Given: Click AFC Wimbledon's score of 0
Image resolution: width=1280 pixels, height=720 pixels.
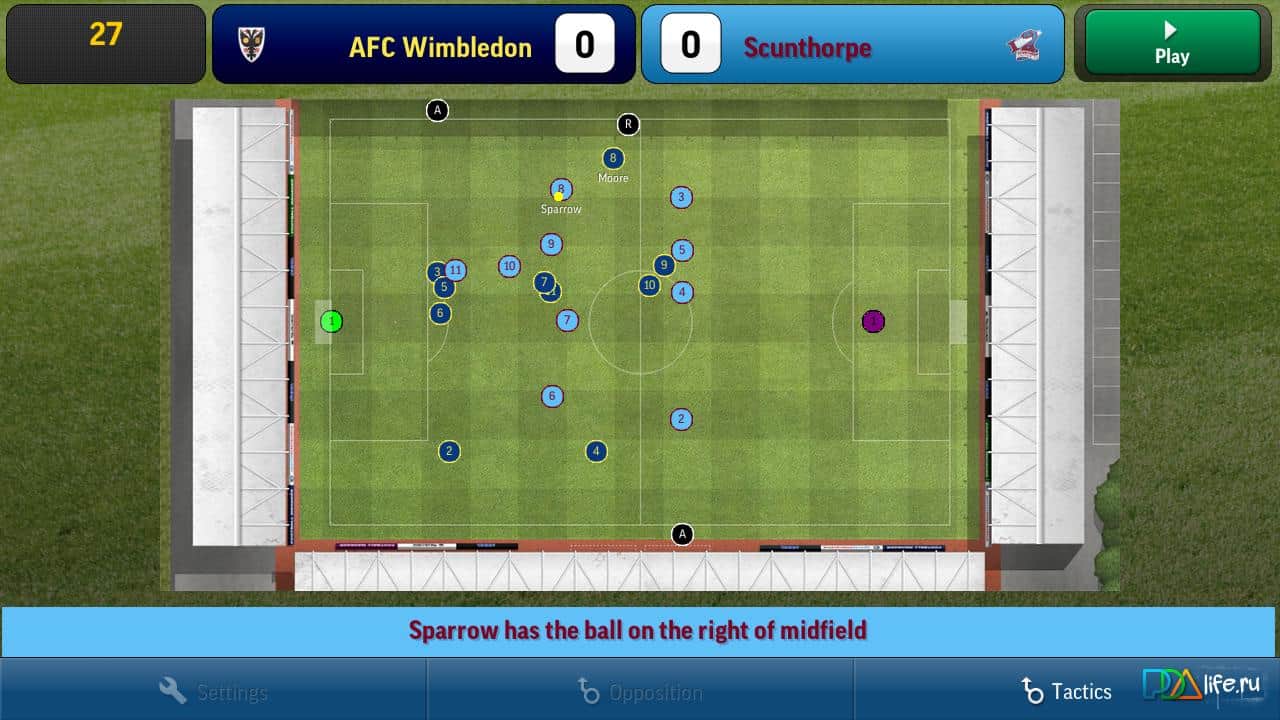Looking at the screenshot, I should pos(584,44).
